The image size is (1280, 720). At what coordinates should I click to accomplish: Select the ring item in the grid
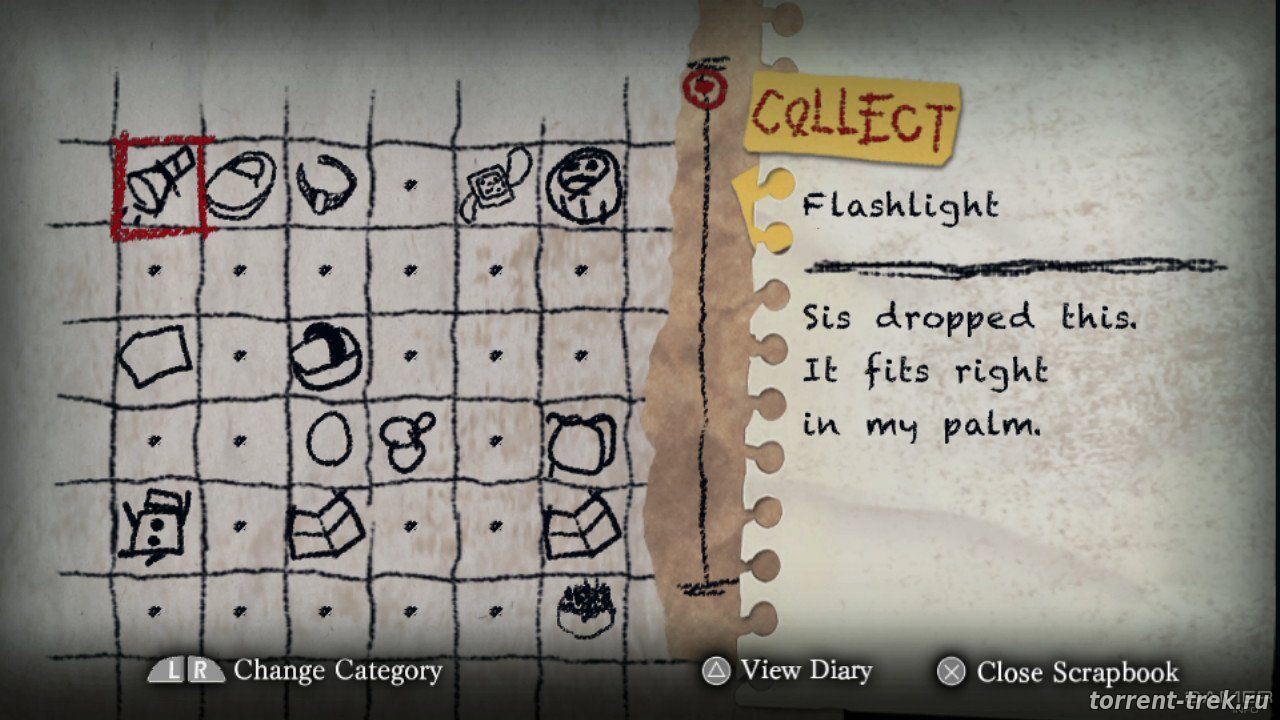[326, 184]
